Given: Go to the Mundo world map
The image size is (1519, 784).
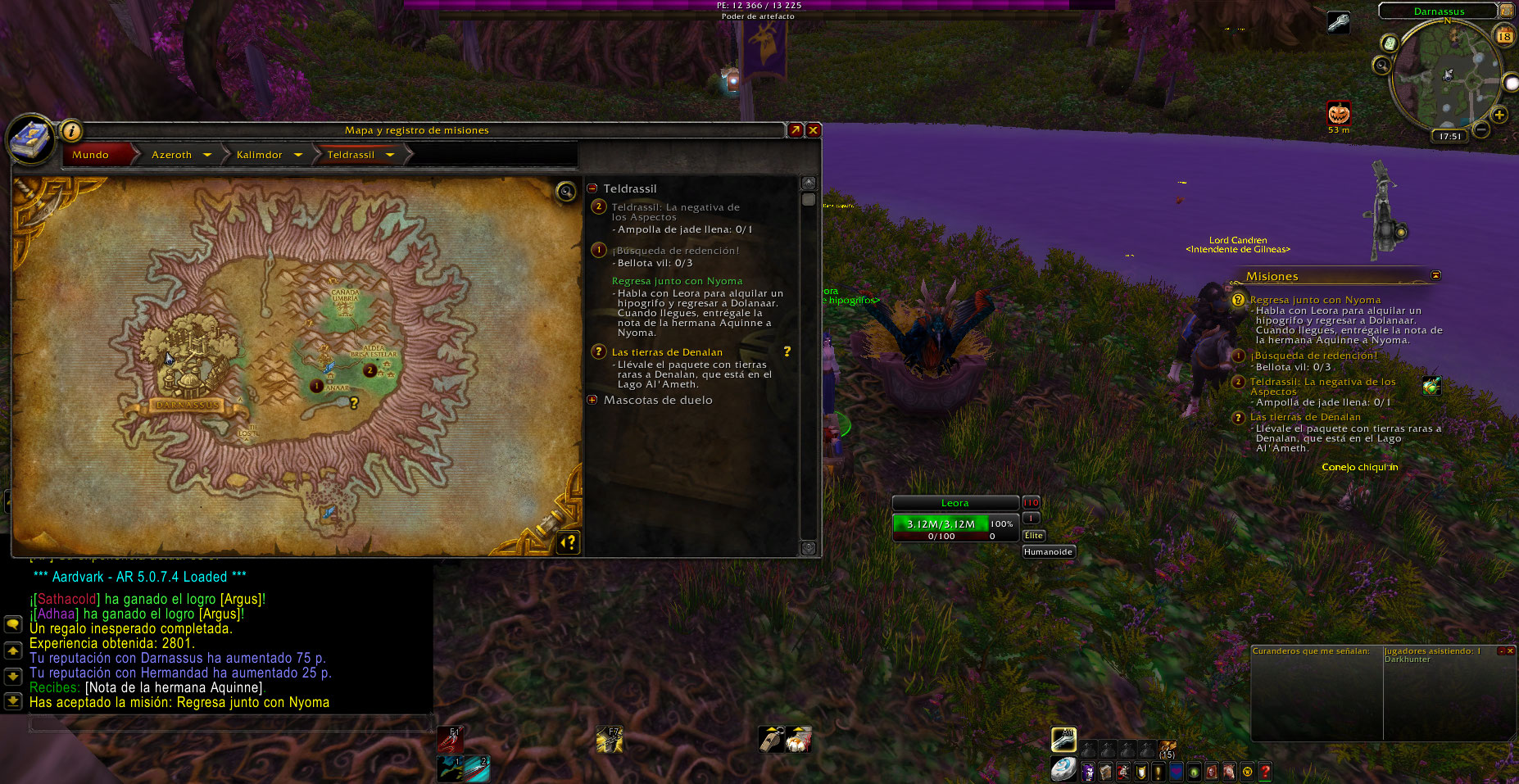Looking at the screenshot, I should (x=91, y=155).
